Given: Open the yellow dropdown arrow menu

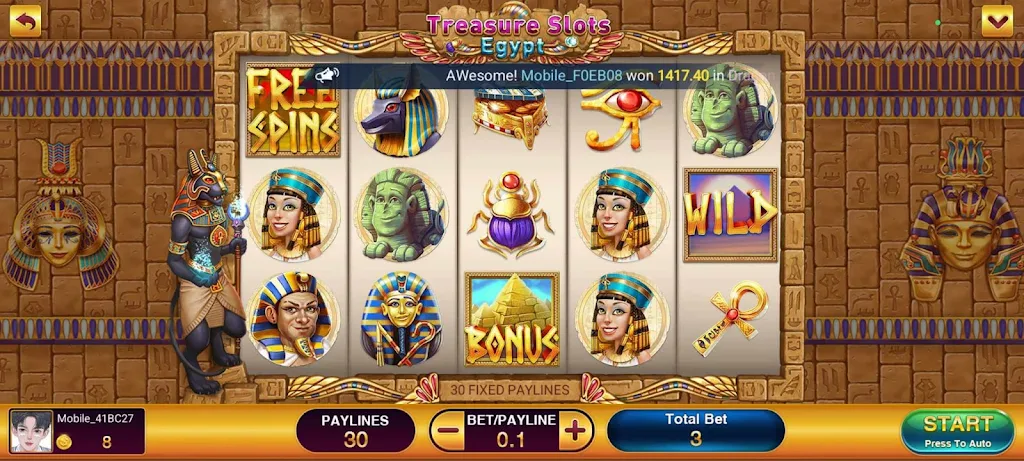Looking at the screenshot, I should 997,20.
